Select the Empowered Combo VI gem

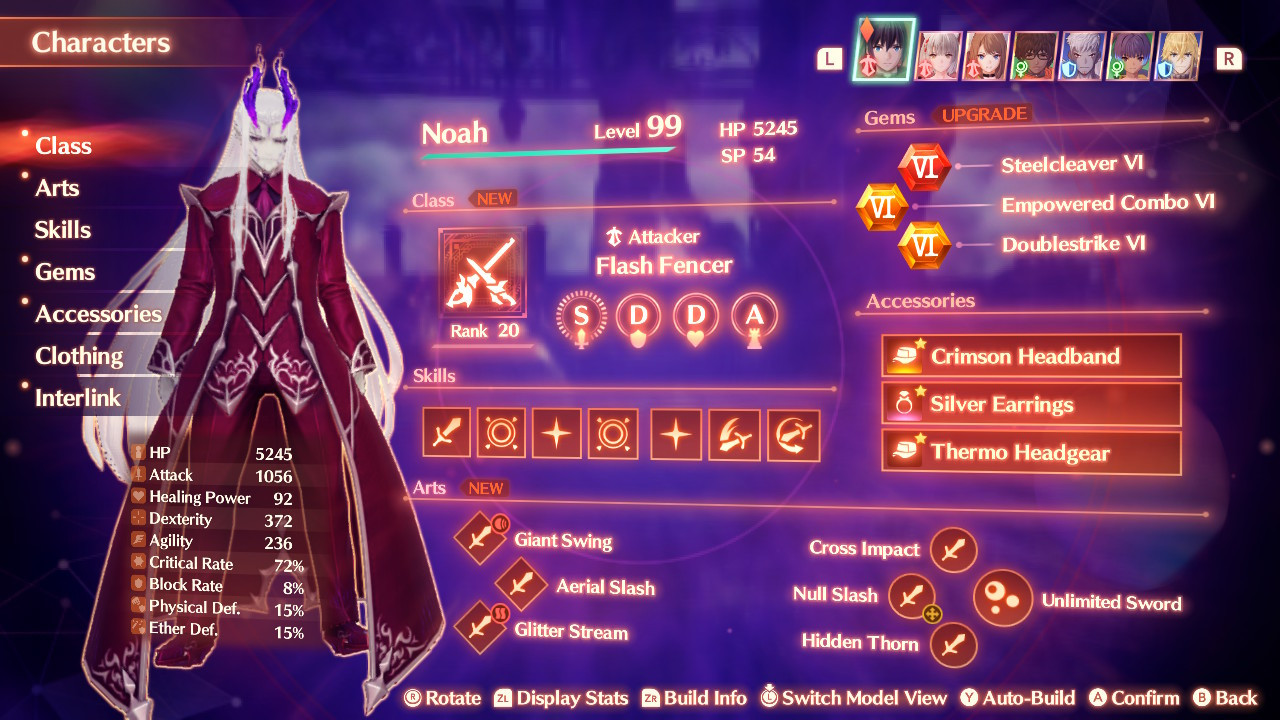pyautogui.click(x=884, y=205)
